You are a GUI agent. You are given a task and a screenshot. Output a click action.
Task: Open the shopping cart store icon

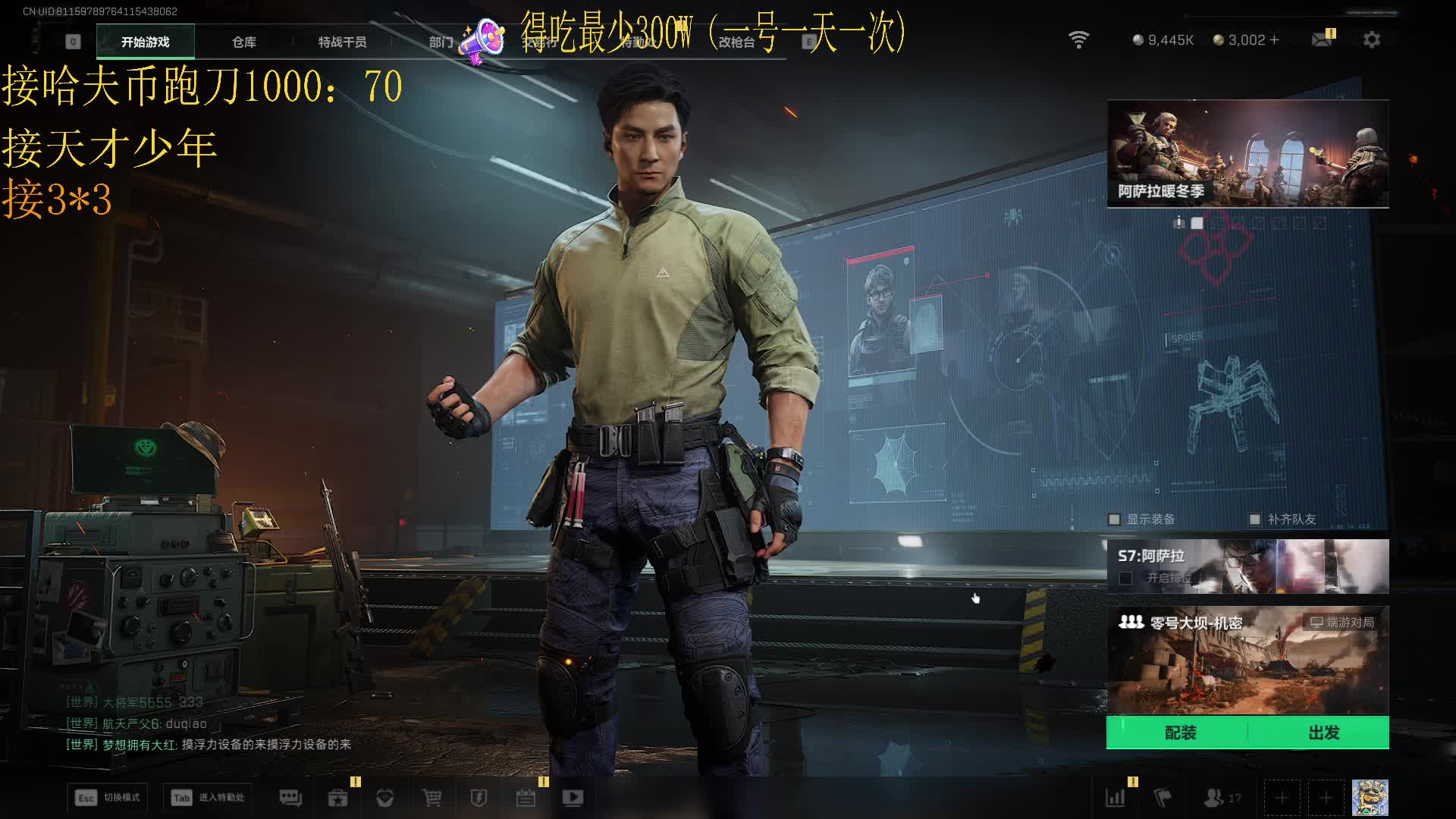pyautogui.click(x=432, y=798)
